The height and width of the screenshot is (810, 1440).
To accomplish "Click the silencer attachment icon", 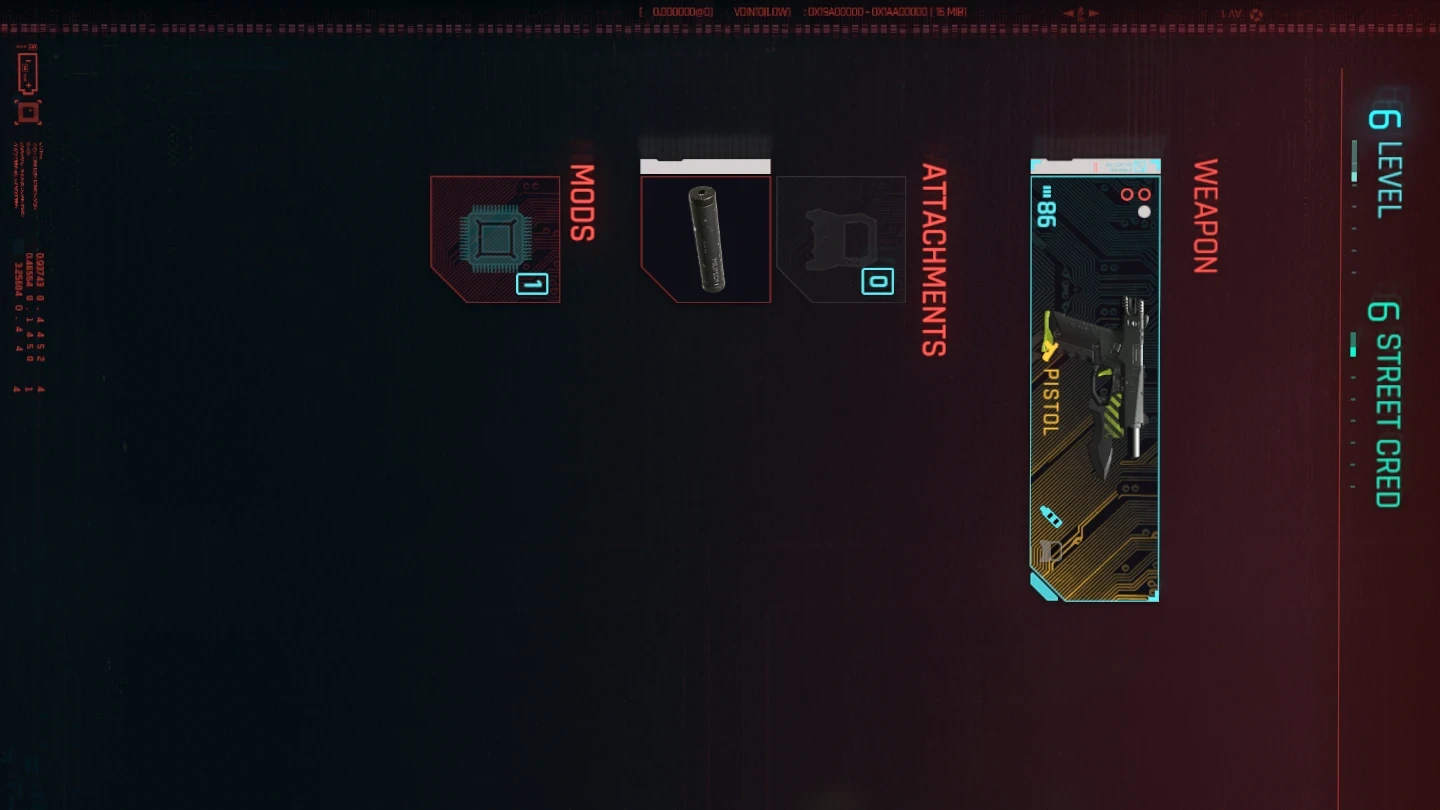I will (x=705, y=238).
